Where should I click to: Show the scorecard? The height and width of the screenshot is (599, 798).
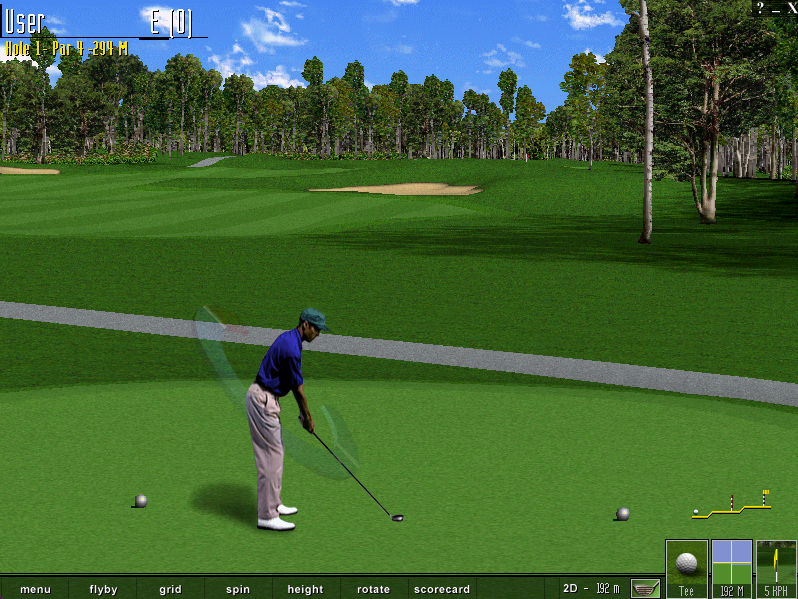[441, 589]
